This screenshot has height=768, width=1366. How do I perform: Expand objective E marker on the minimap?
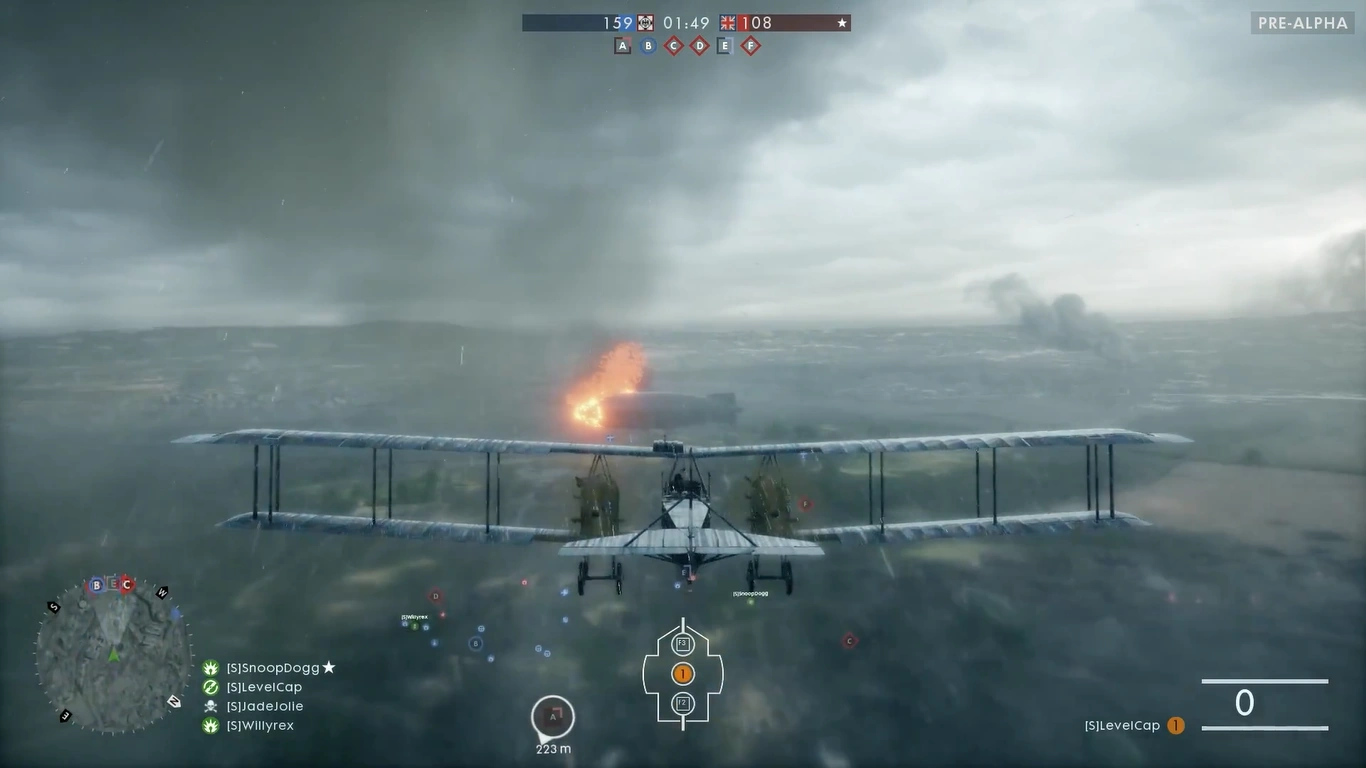click(x=112, y=582)
